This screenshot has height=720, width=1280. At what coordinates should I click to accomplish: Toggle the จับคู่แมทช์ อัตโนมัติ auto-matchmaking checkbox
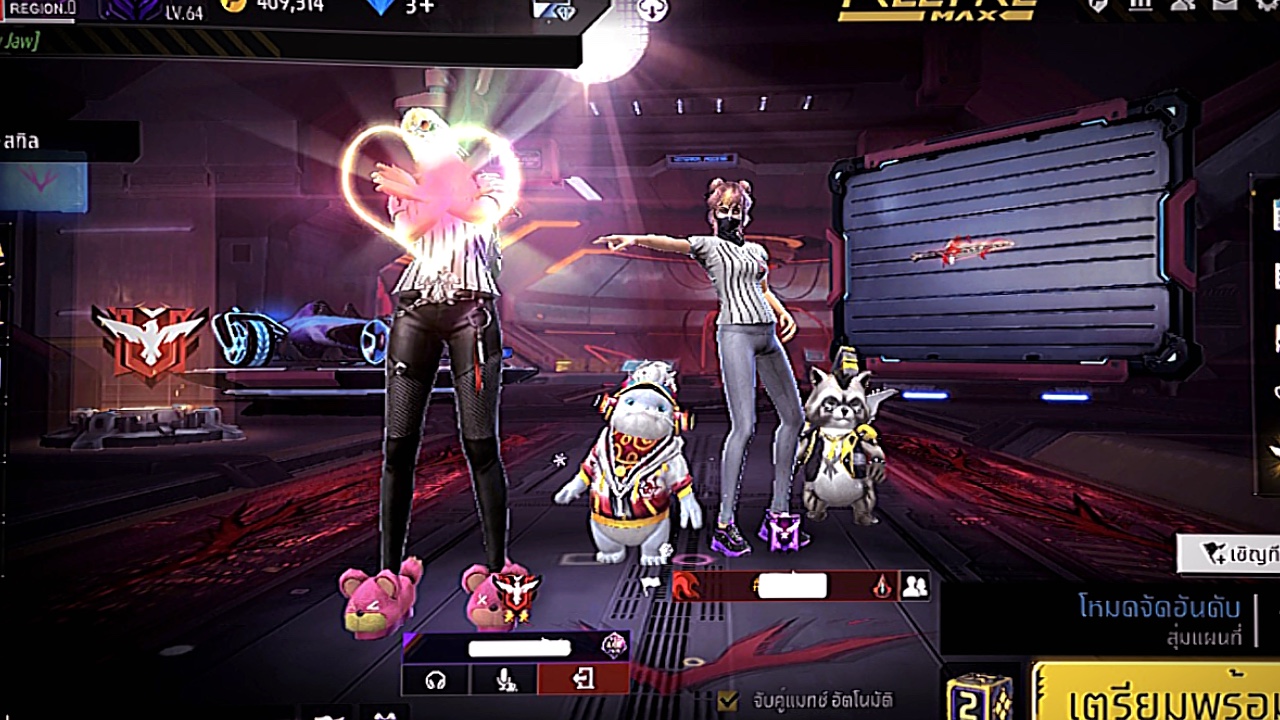pyautogui.click(x=729, y=700)
